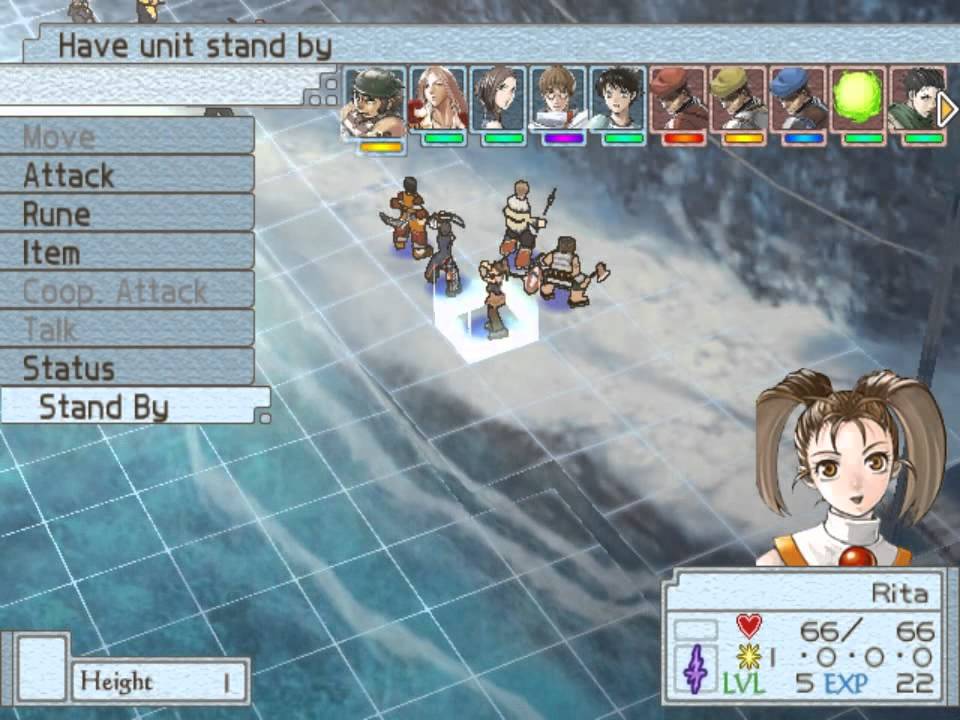Click the green slime ball turn portrait

click(858, 100)
